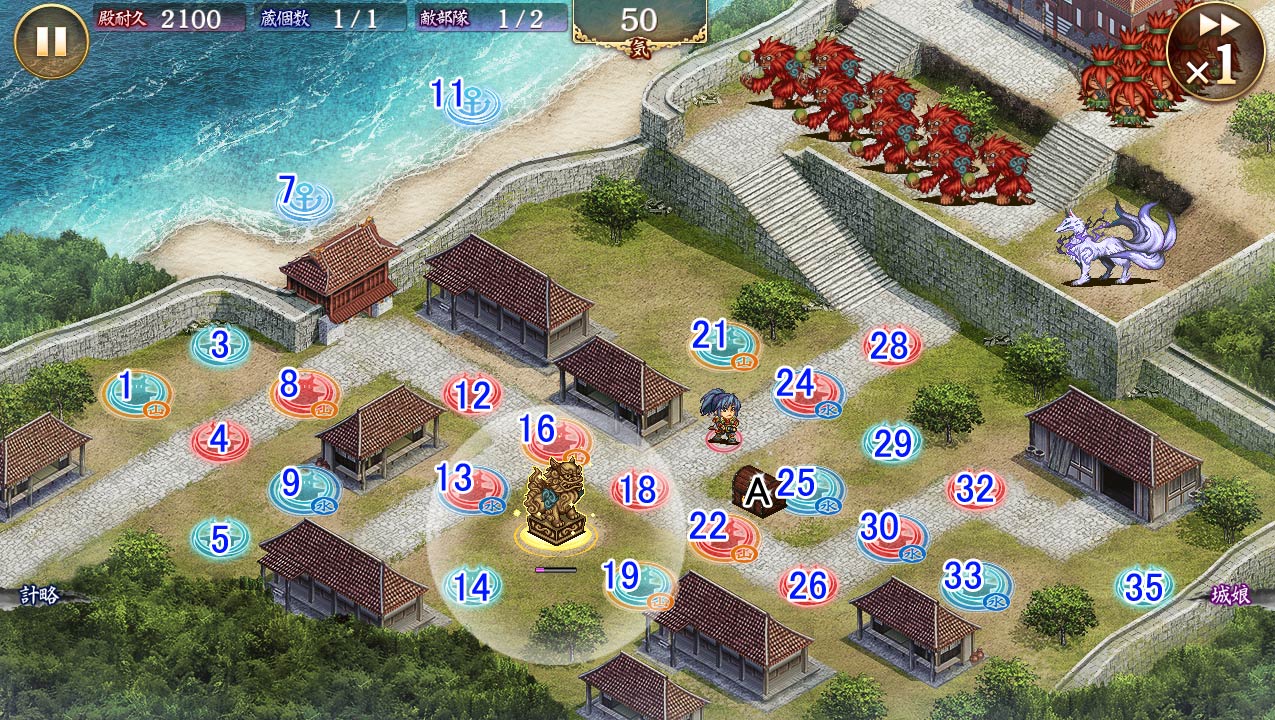Pick deployment tile number 8

pos(304,393)
